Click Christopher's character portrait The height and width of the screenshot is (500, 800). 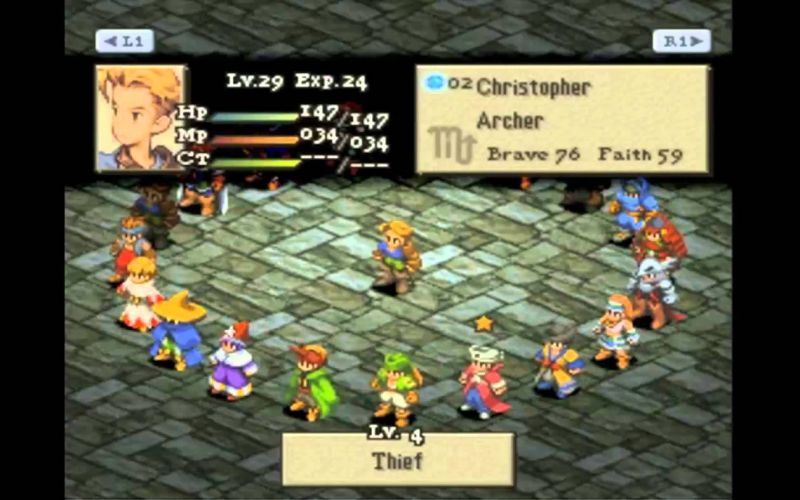[141, 118]
